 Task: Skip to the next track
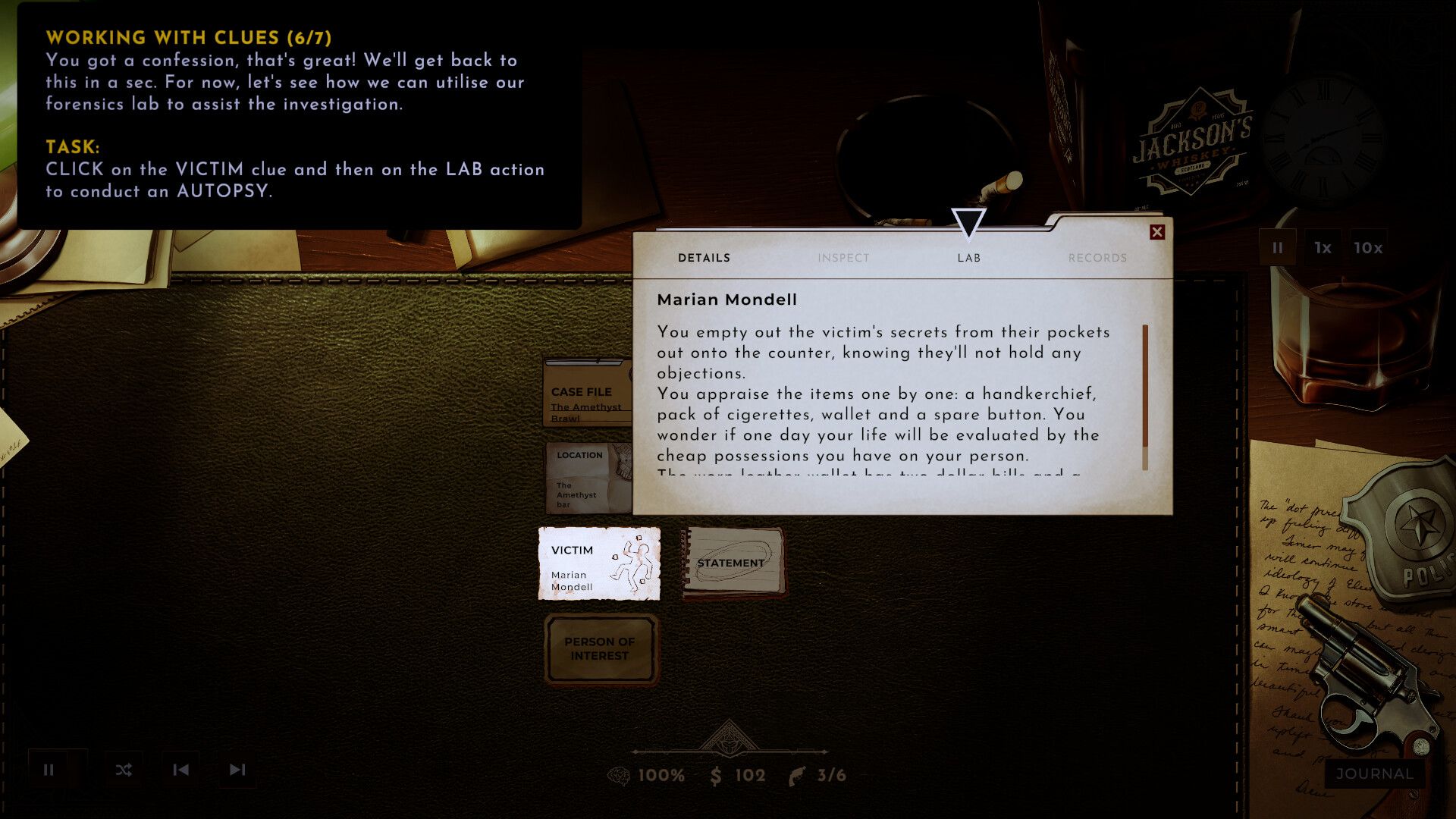(x=237, y=769)
